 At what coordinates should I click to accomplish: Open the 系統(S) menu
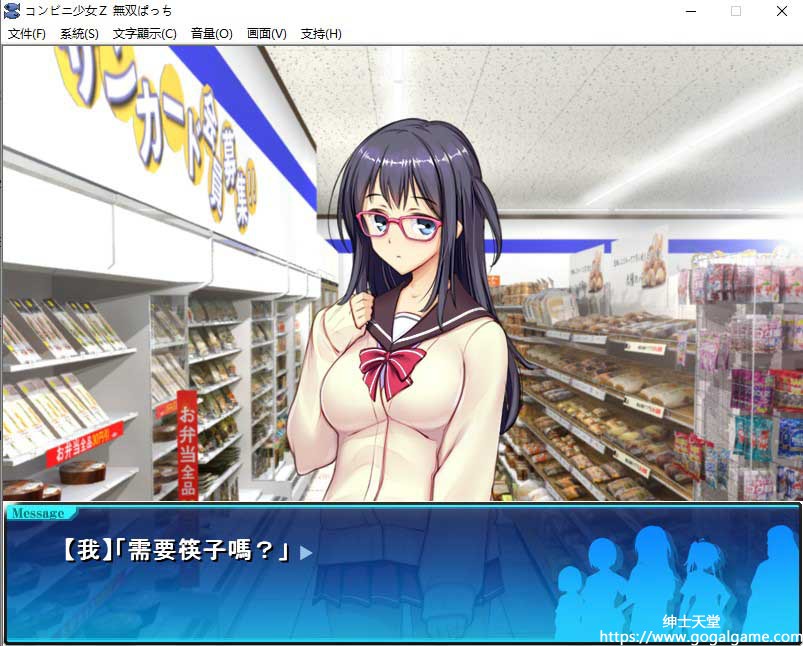pos(79,33)
